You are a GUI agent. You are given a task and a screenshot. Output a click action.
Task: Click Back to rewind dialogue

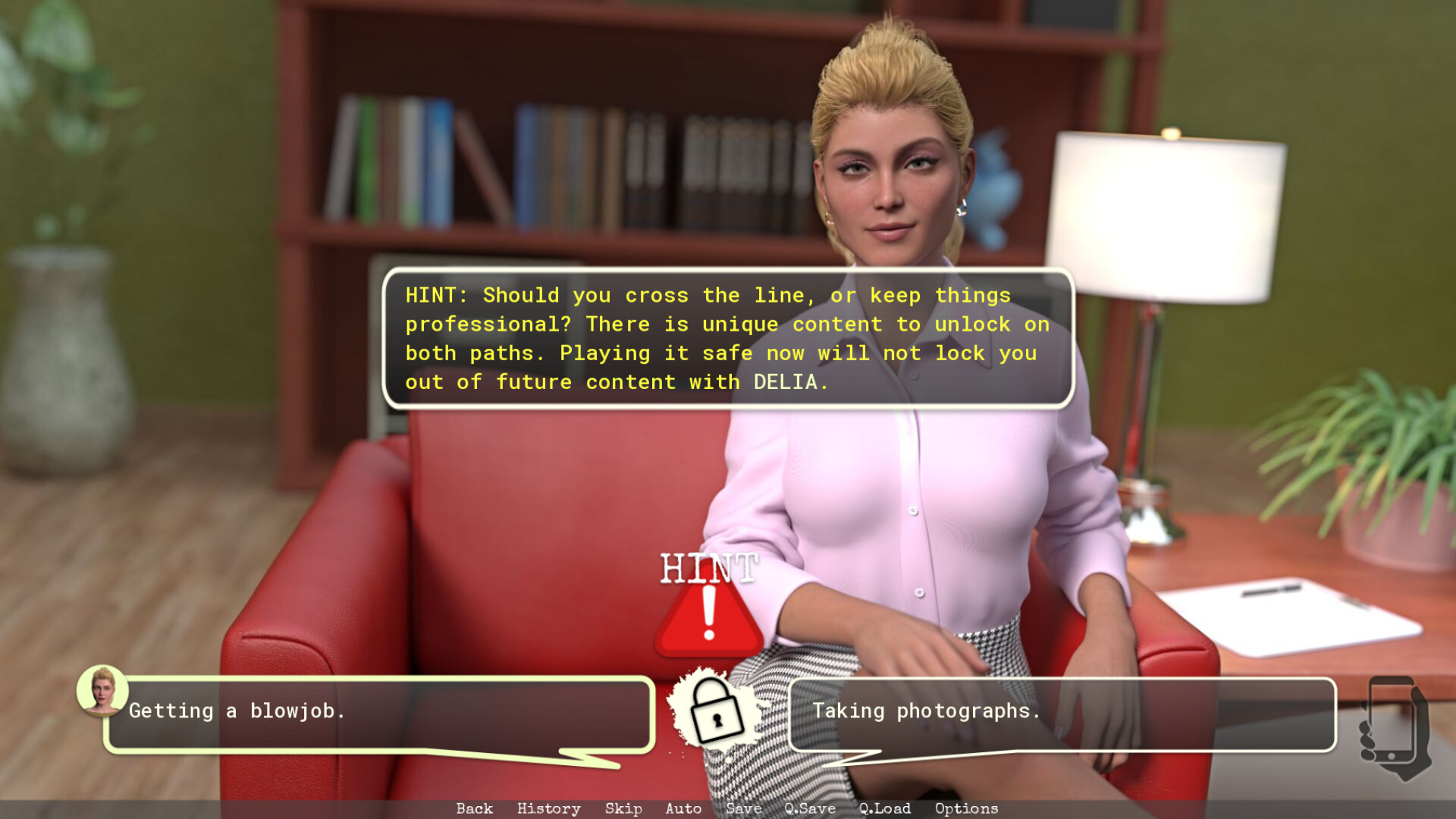(x=474, y=808)
